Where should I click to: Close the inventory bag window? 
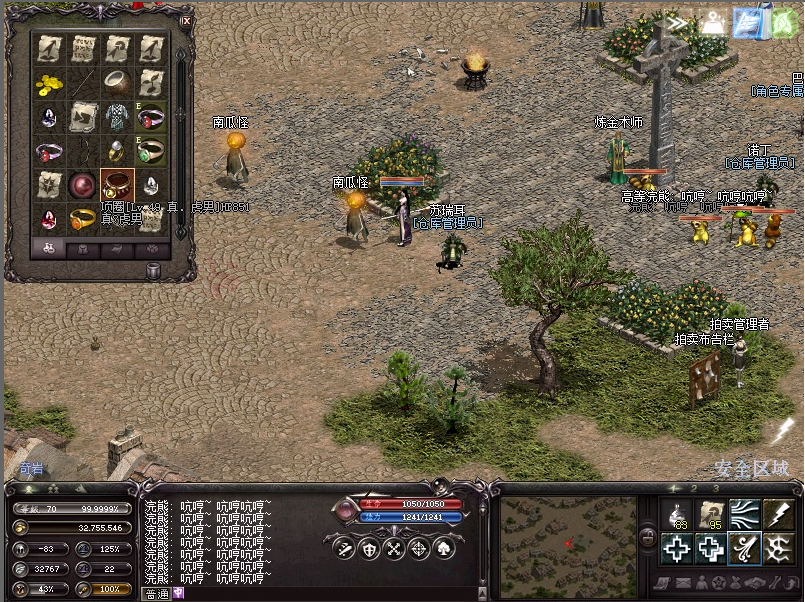tap(186, 20)
